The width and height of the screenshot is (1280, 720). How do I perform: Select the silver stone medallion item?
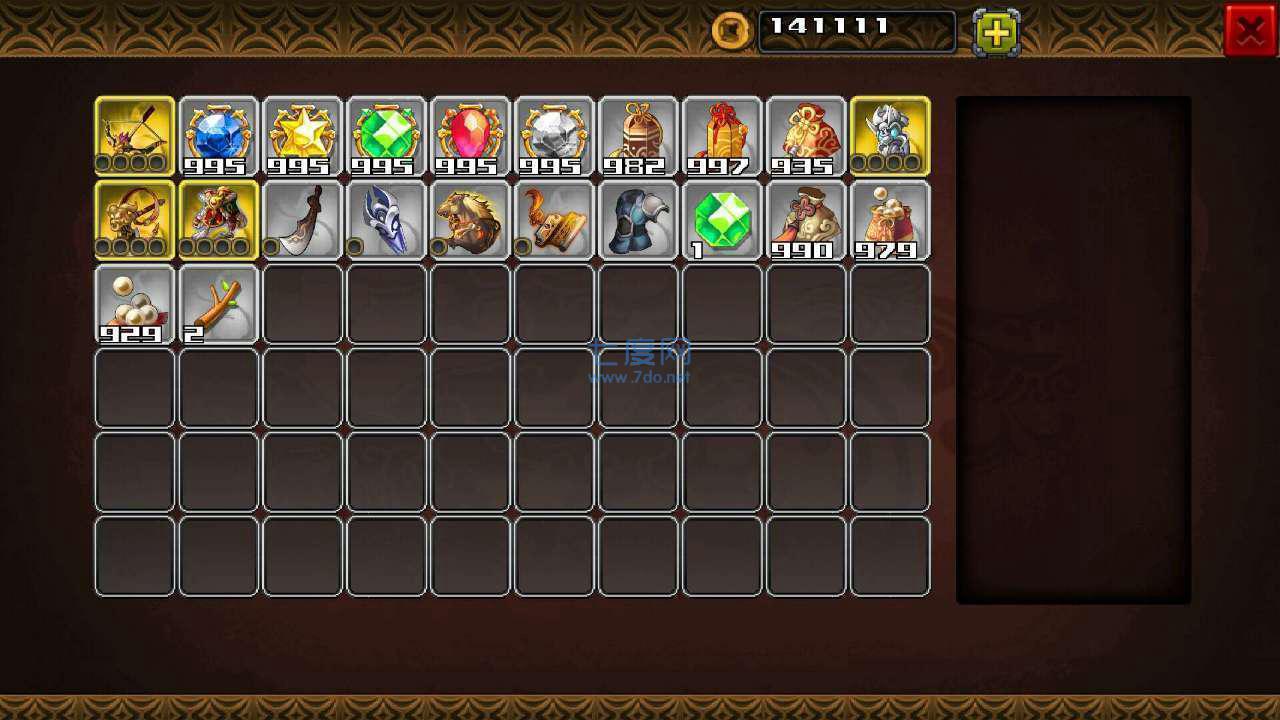pos(554,133)
